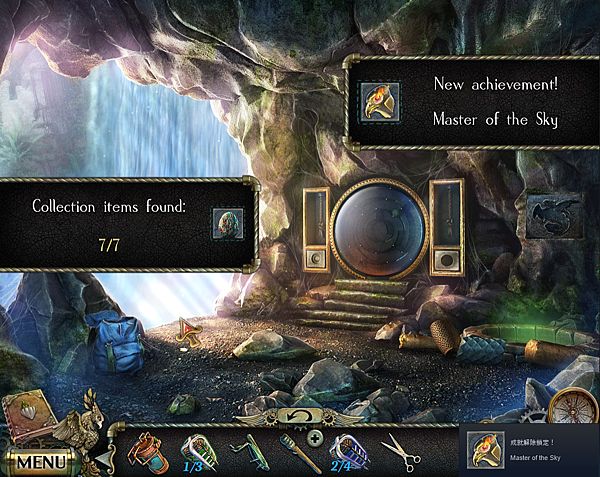Click the golden owl helper
Image resolution: width=600 pixels, height=477 pixels.
(83, 418)
